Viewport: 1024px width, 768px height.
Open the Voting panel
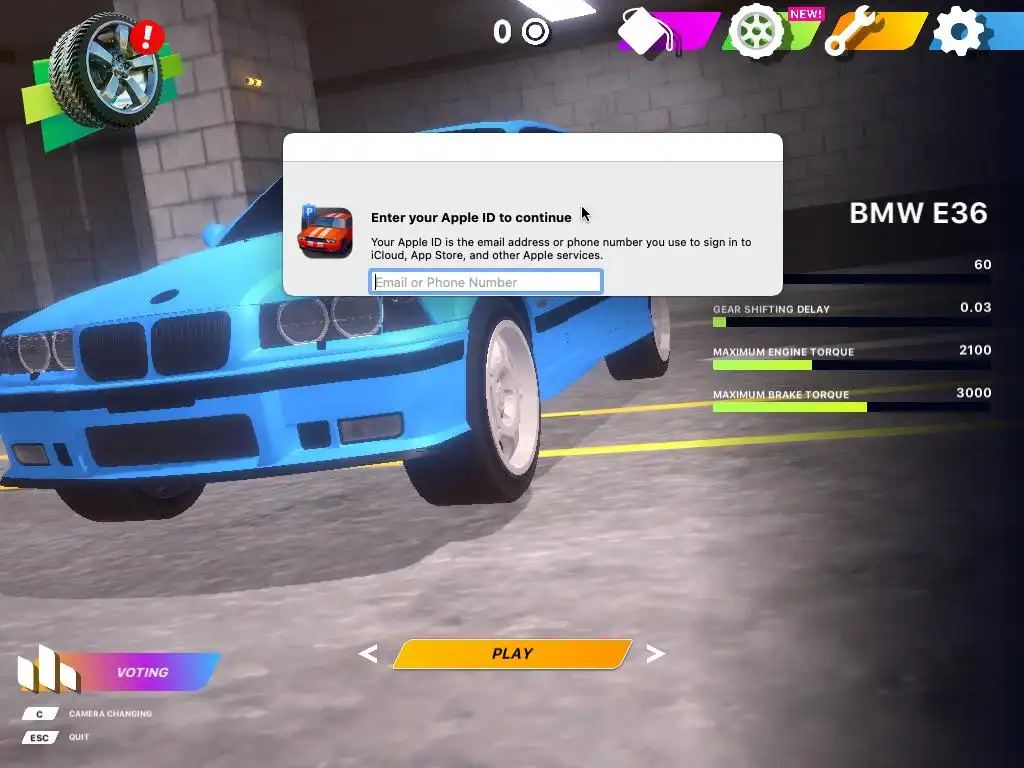[x=140, y=672]
